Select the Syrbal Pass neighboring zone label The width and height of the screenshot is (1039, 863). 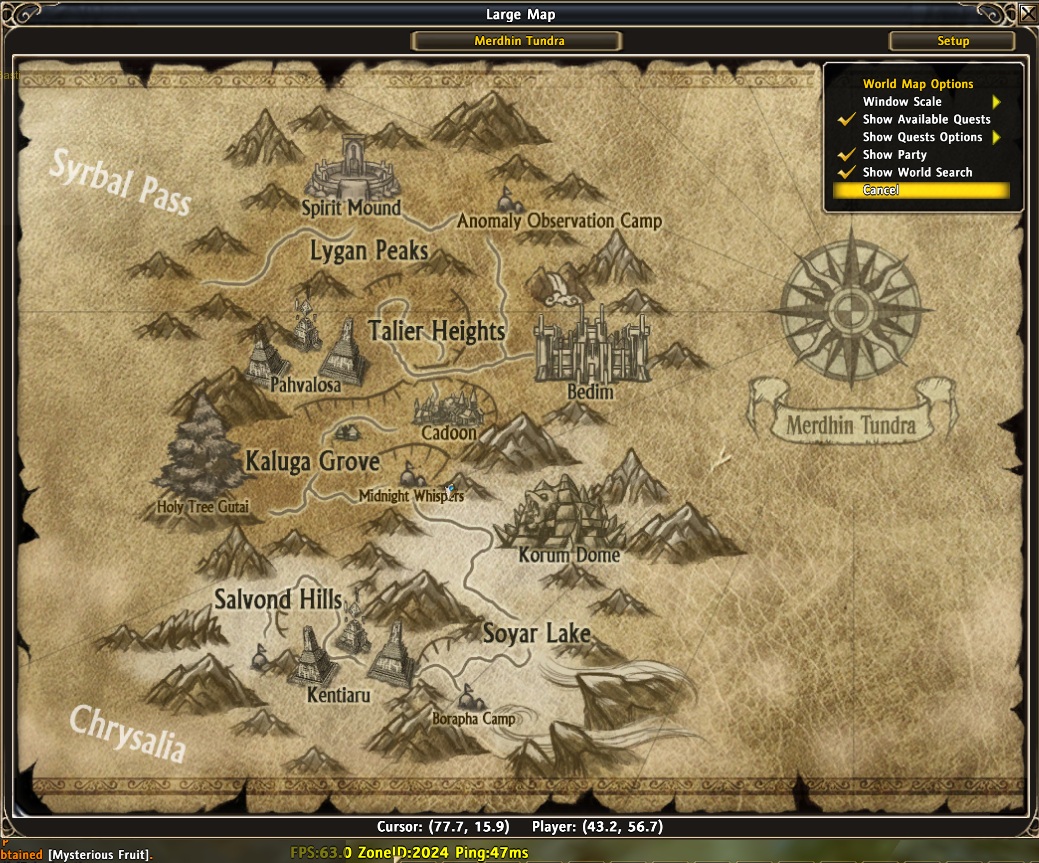120,182
